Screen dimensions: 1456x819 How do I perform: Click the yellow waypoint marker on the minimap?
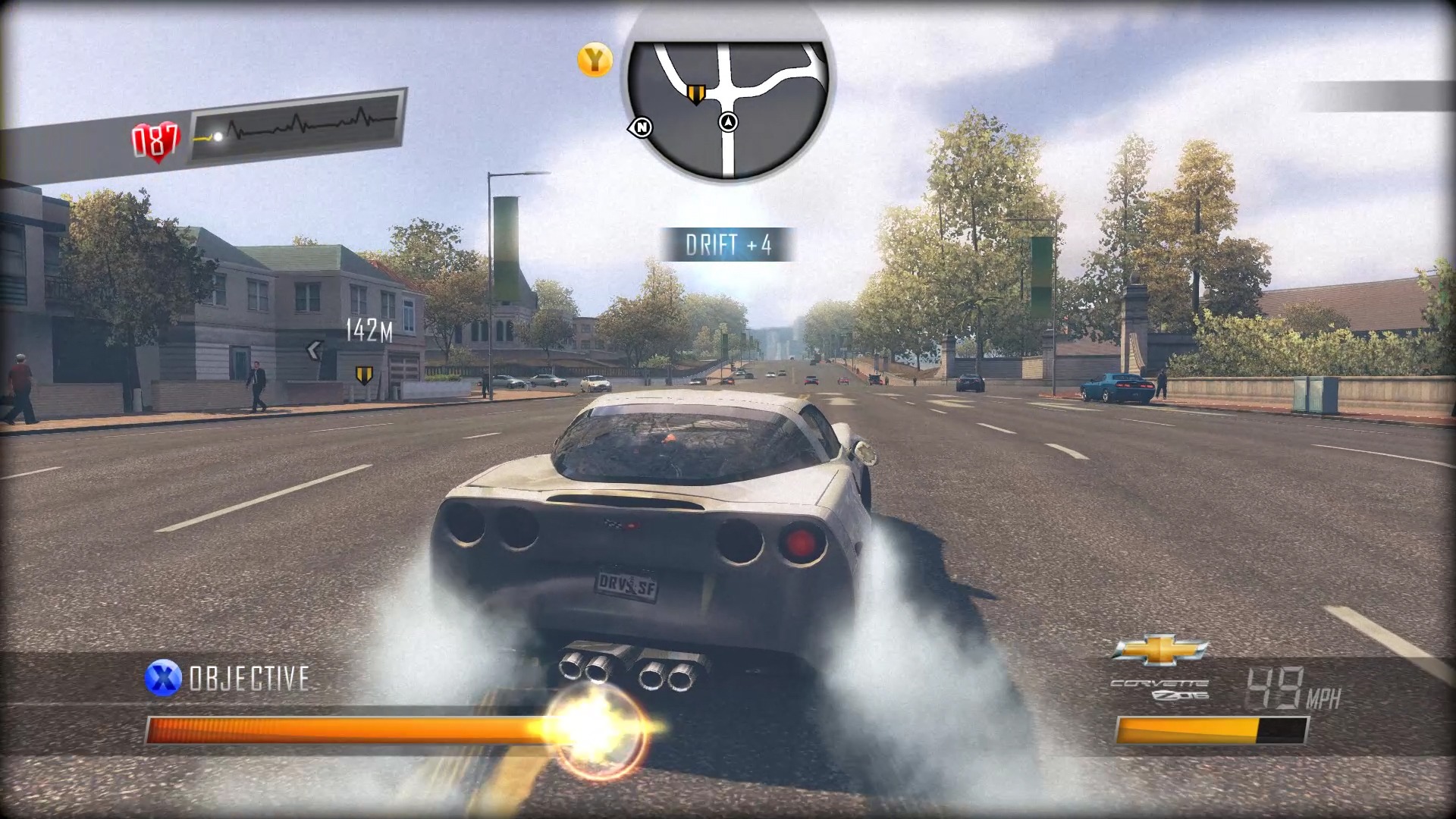point(698,94)
